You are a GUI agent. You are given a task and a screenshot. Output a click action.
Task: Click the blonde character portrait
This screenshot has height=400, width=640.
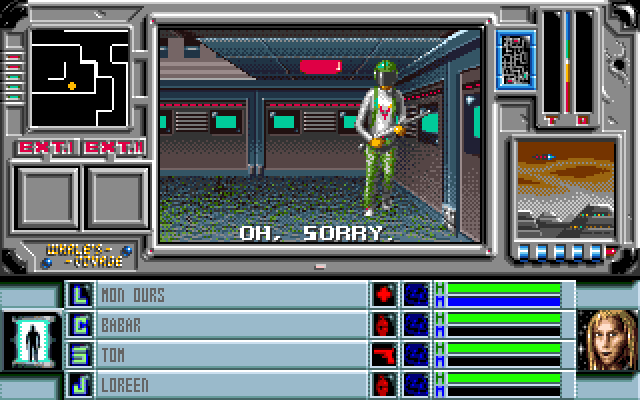(x=608, y=339)
